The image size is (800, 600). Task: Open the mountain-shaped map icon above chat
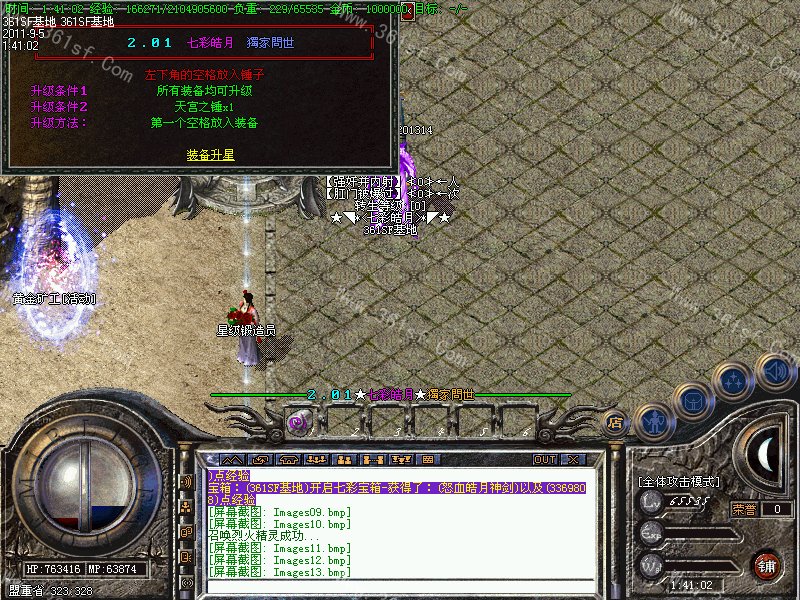233,459
